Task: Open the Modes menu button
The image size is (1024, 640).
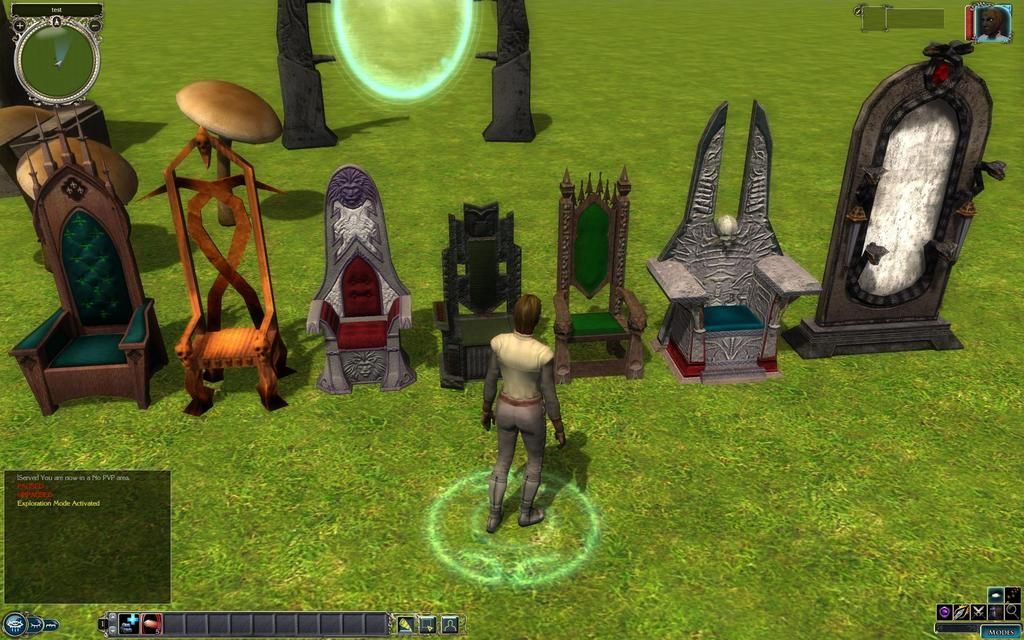Action: (1001, 632)
